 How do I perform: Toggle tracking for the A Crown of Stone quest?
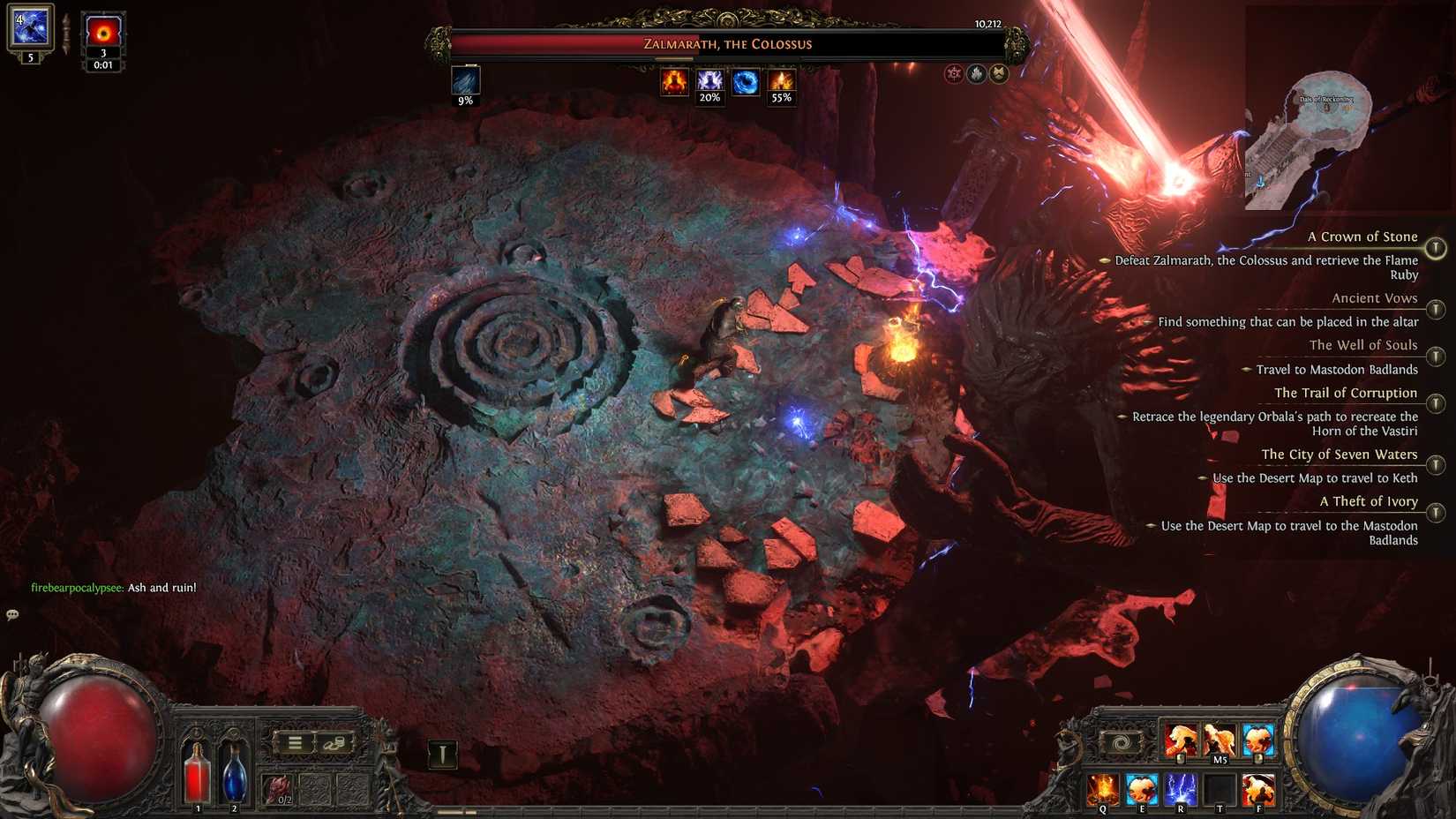(x=1437, y=248)
